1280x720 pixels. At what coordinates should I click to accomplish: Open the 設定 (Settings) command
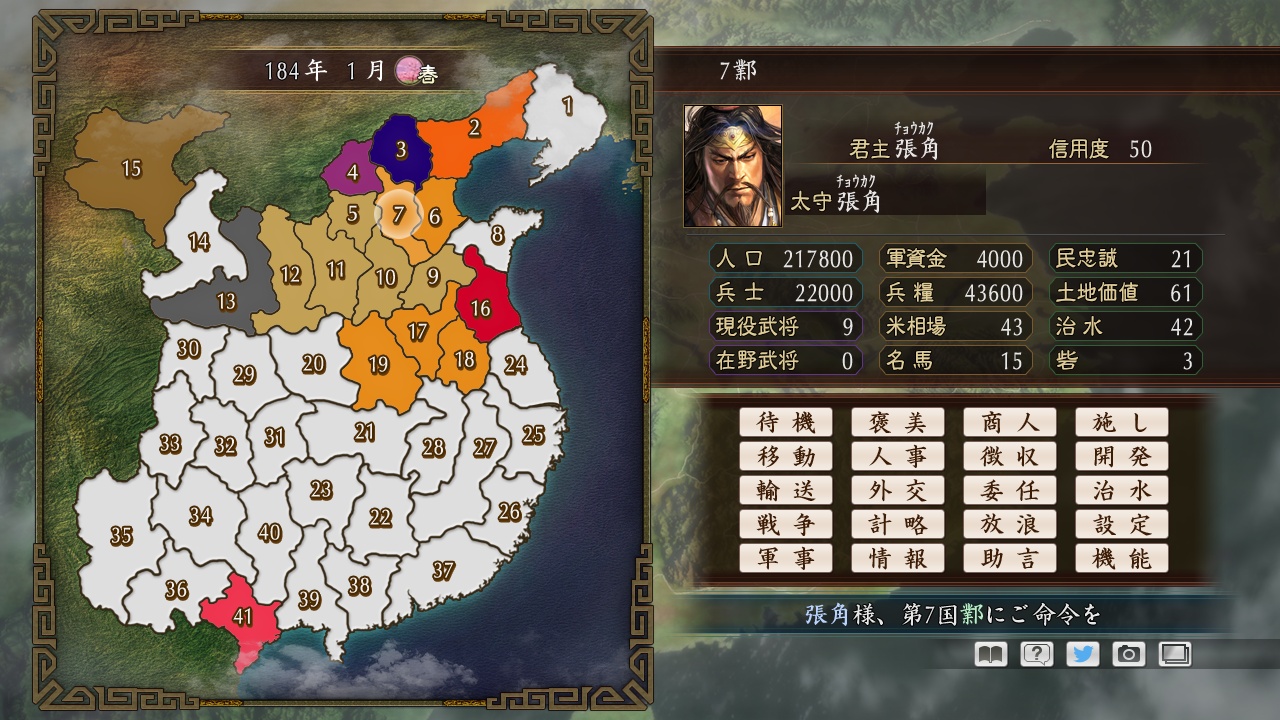coord(1122,524)
